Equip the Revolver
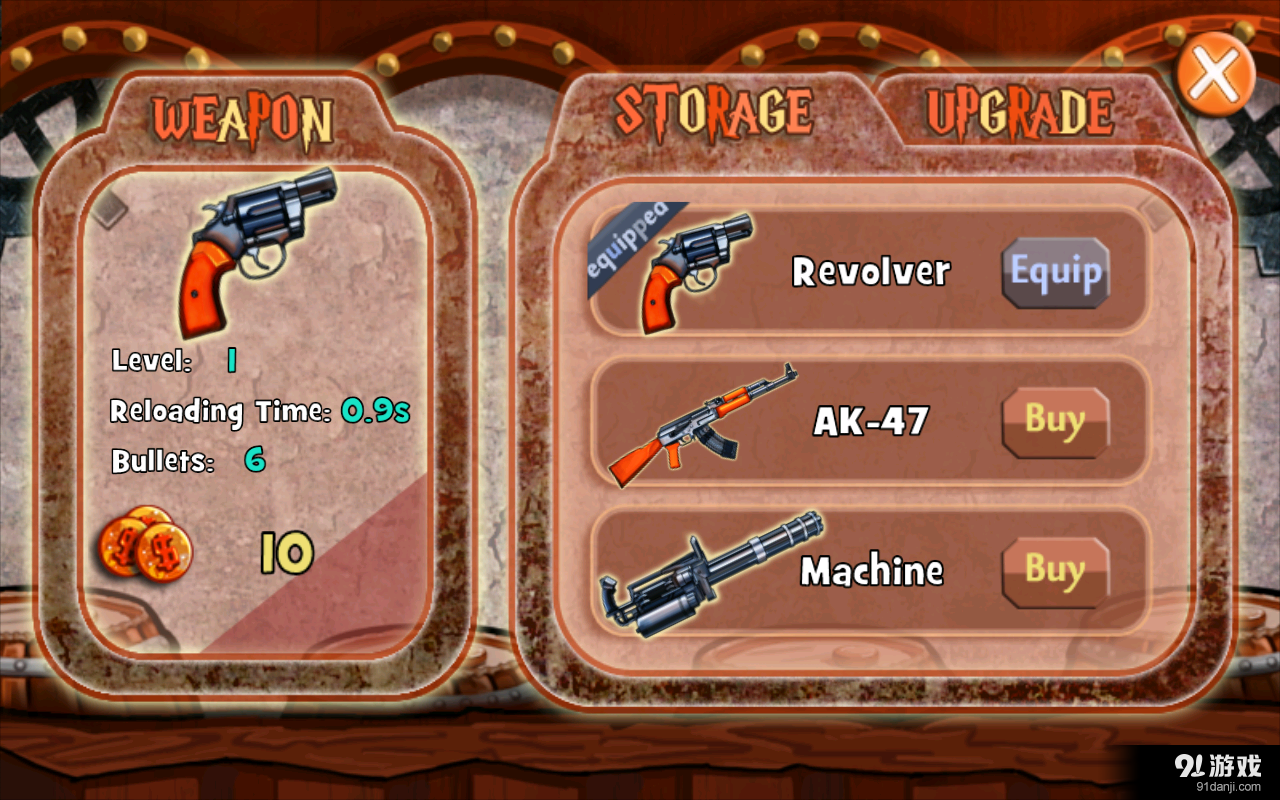 [1055, 272]
